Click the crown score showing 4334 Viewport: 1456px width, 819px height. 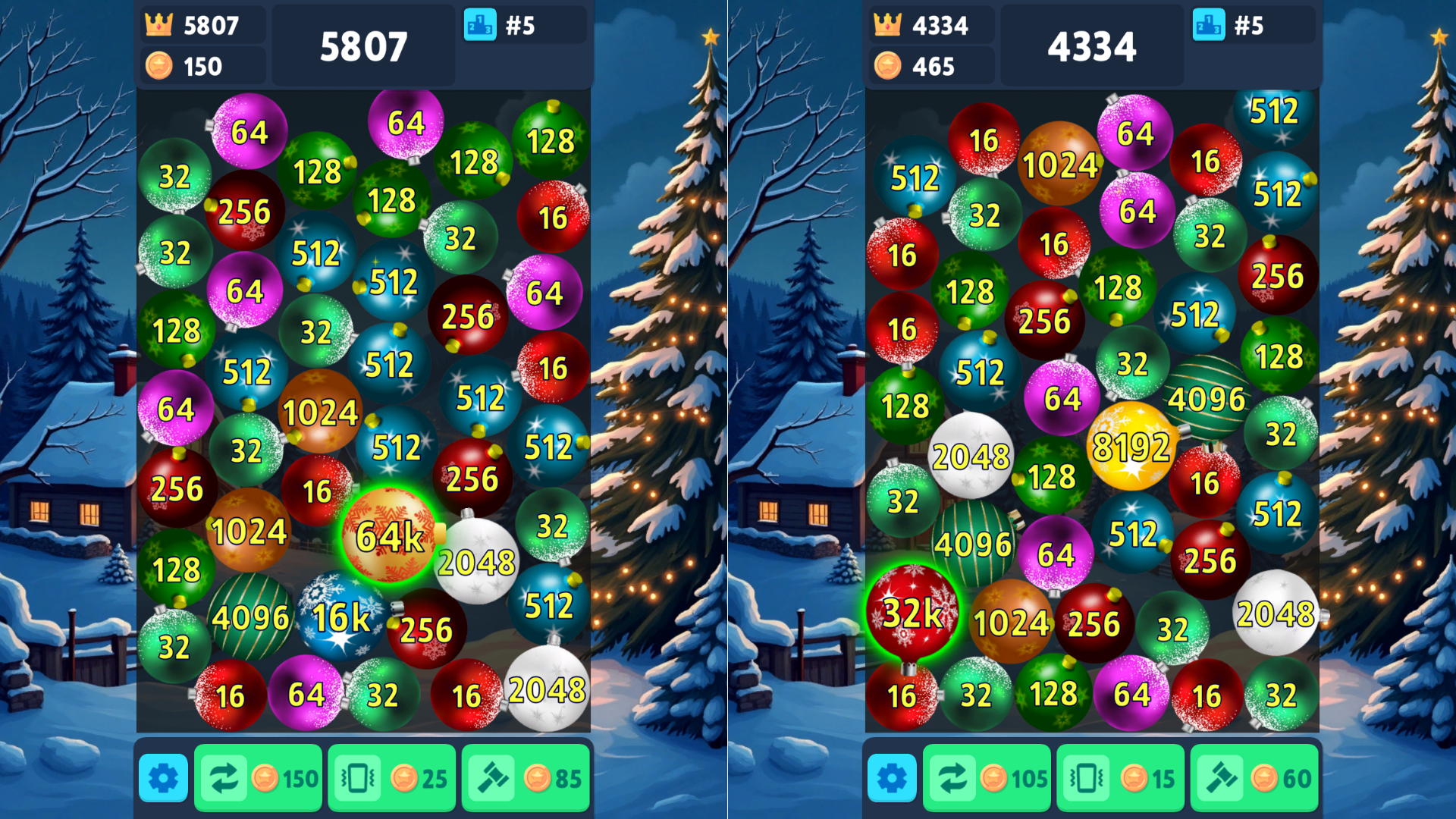[x=933, y=25]
